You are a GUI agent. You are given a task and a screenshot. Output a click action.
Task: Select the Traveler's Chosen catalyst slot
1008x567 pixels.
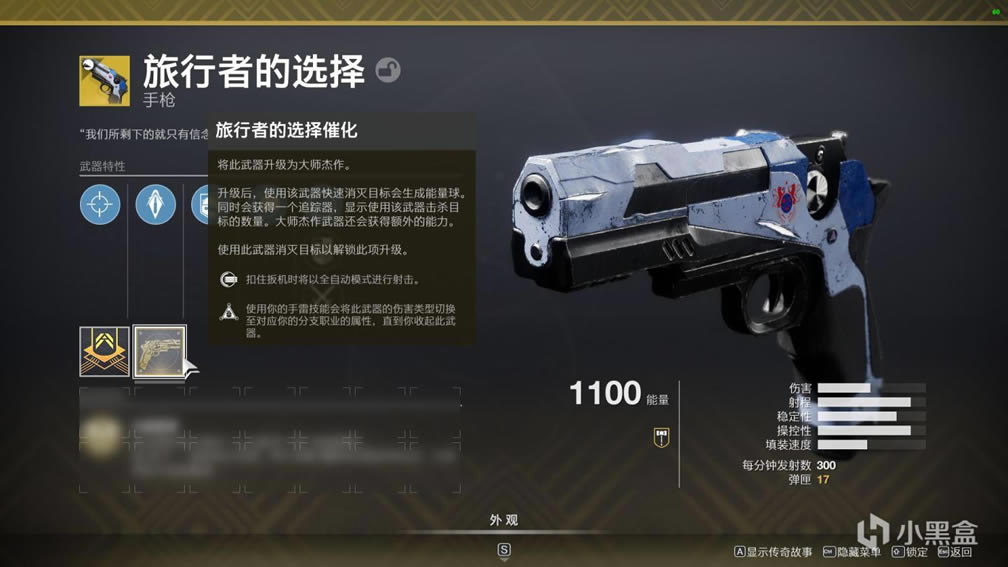point(160,351)
